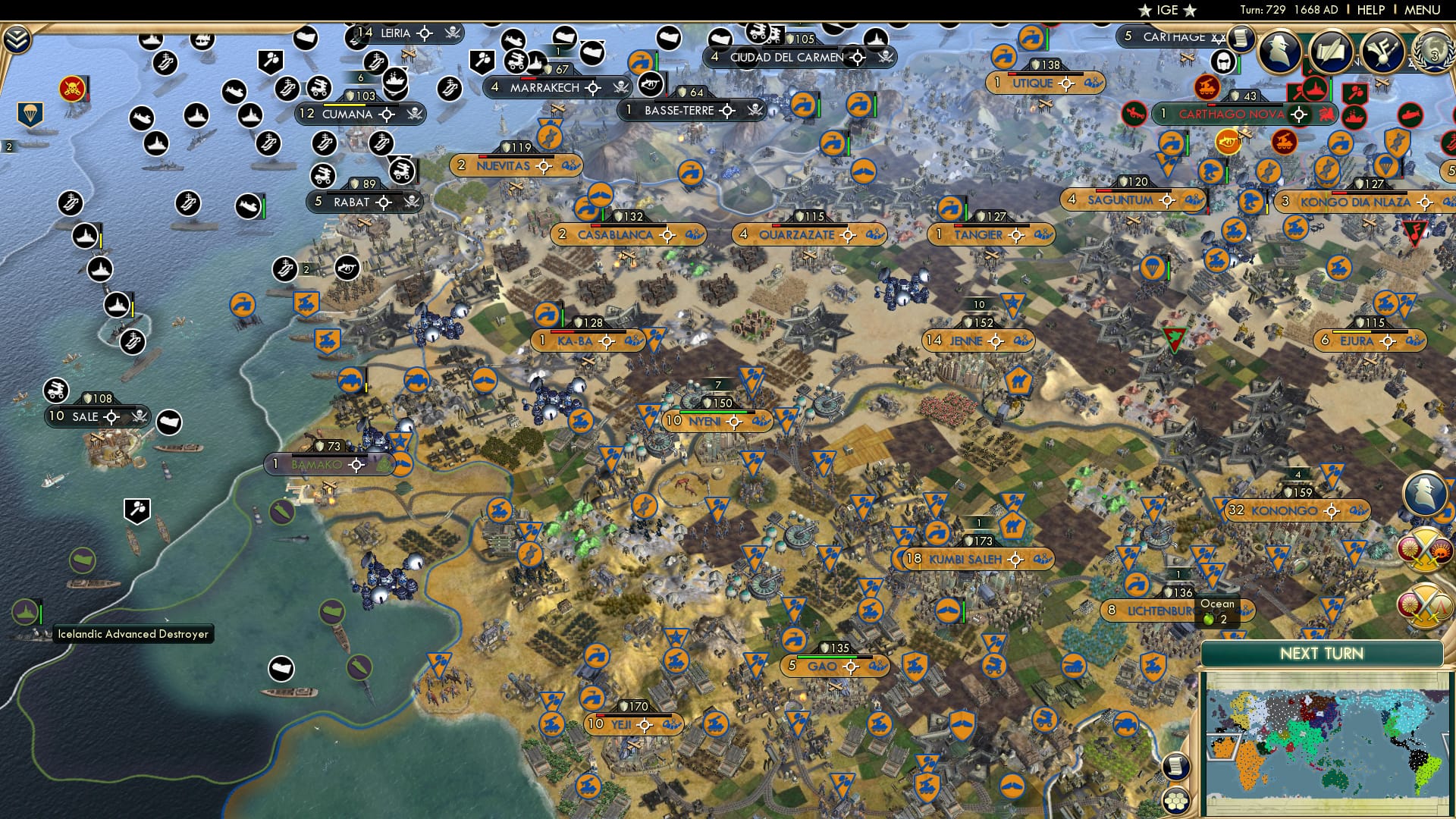Click Gao's green growth progress bar
The image size is (1456, 819).
[827, 657]
